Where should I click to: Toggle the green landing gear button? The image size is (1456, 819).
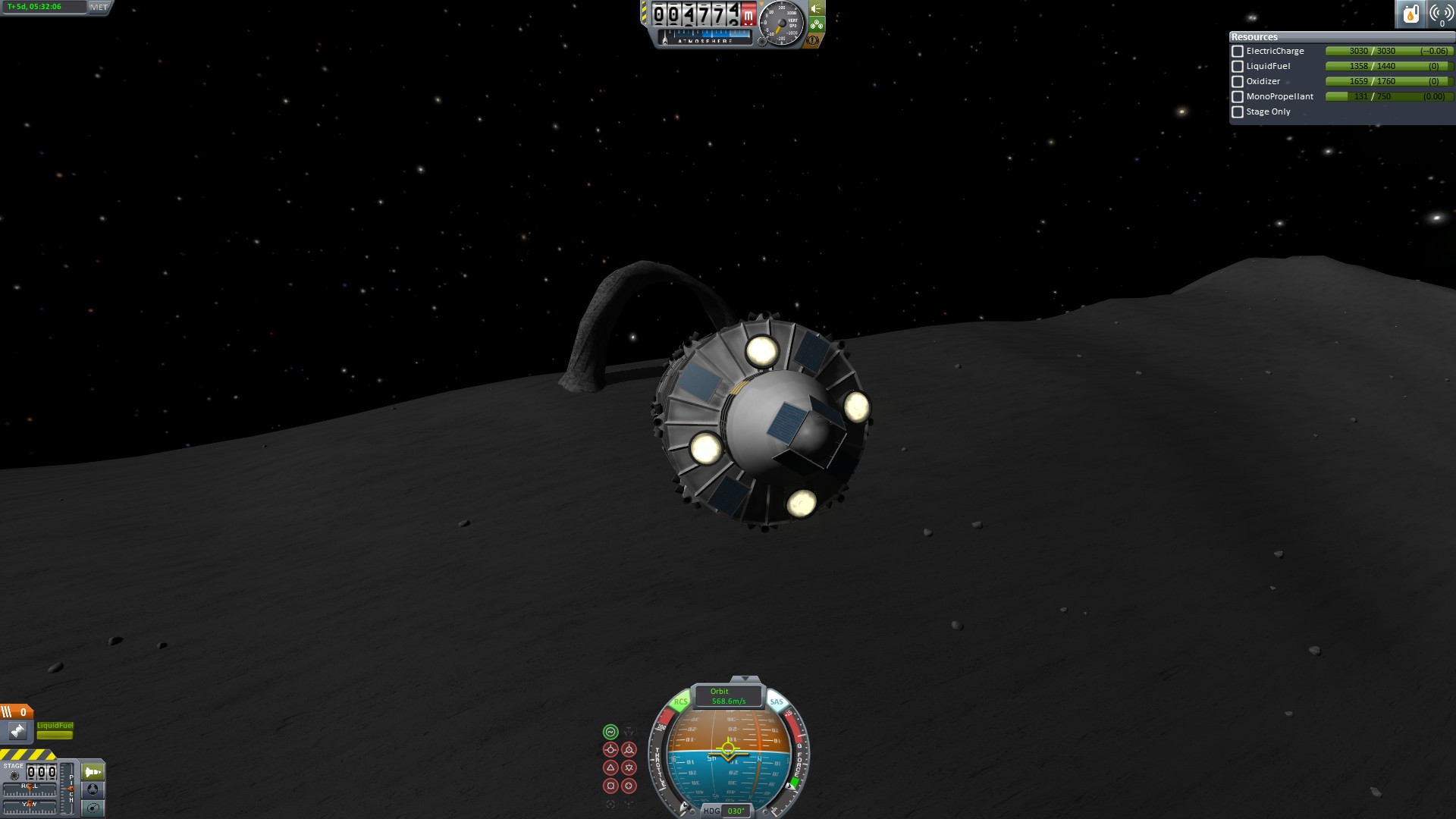click(x=817, y=25)
